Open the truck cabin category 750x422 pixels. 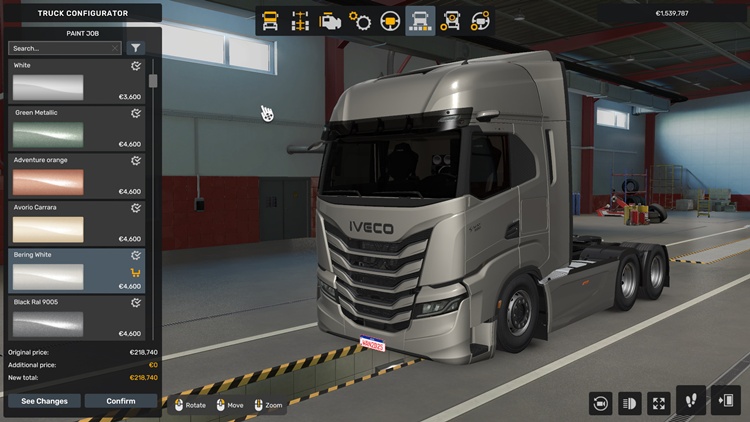pos(270,21)
